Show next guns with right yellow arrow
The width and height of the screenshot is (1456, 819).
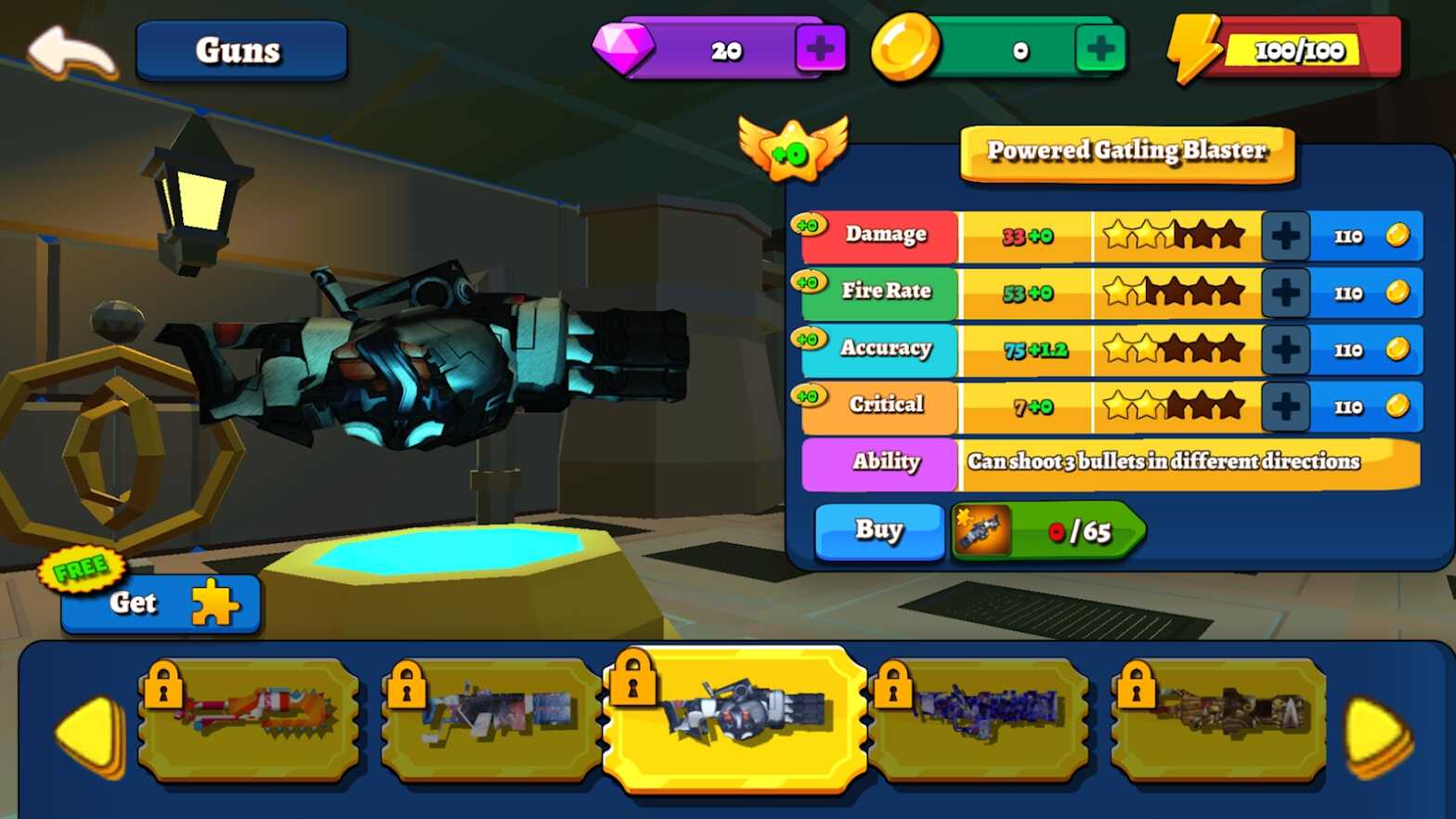point(1378,735)
